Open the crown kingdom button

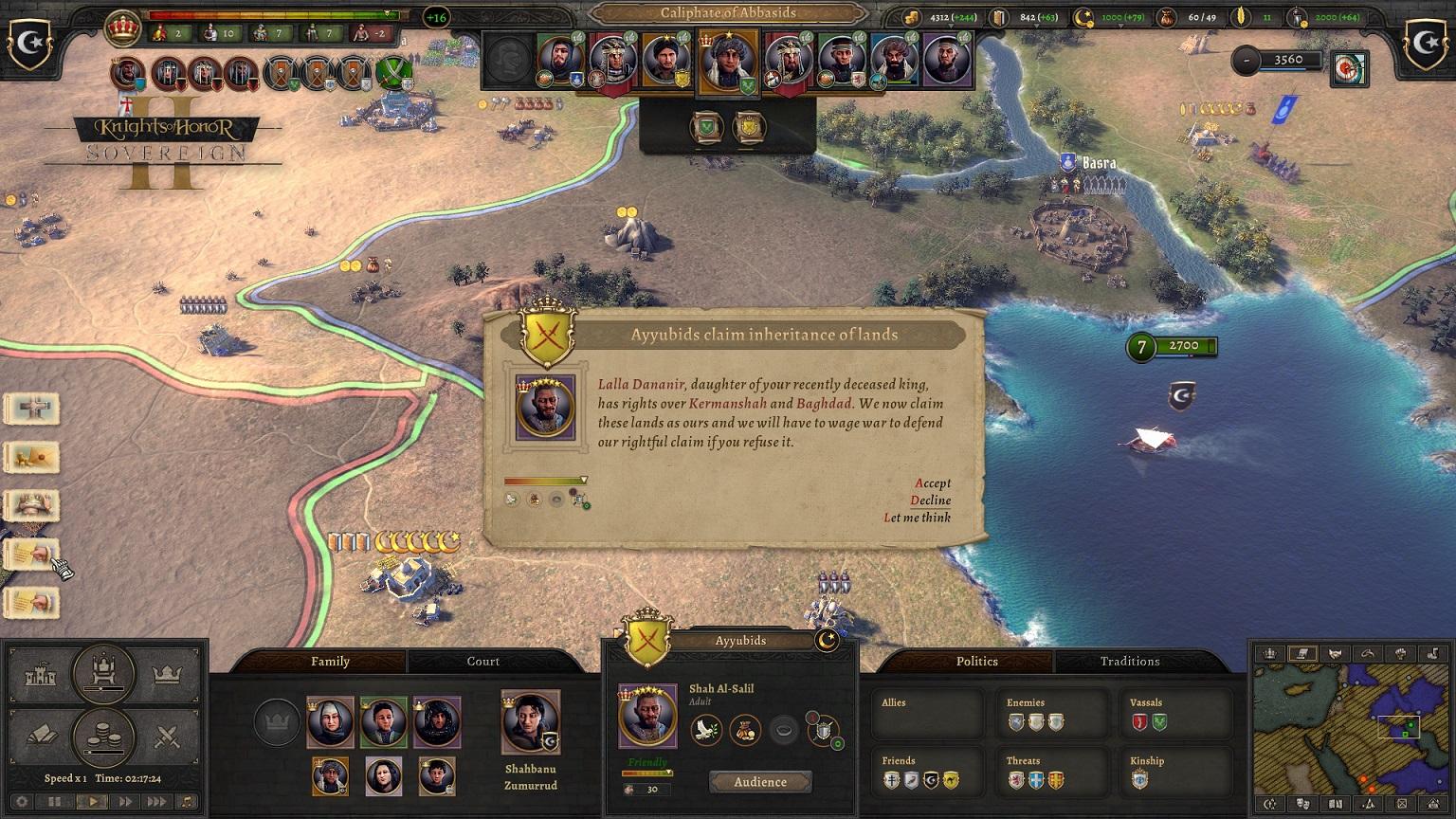click(x=167, y=676)
